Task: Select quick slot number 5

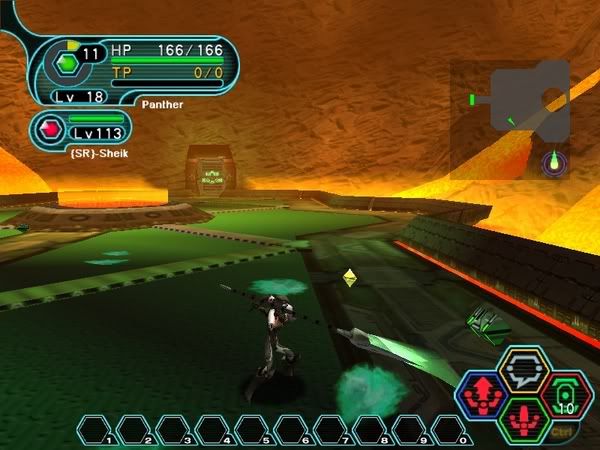Action: 253,430
